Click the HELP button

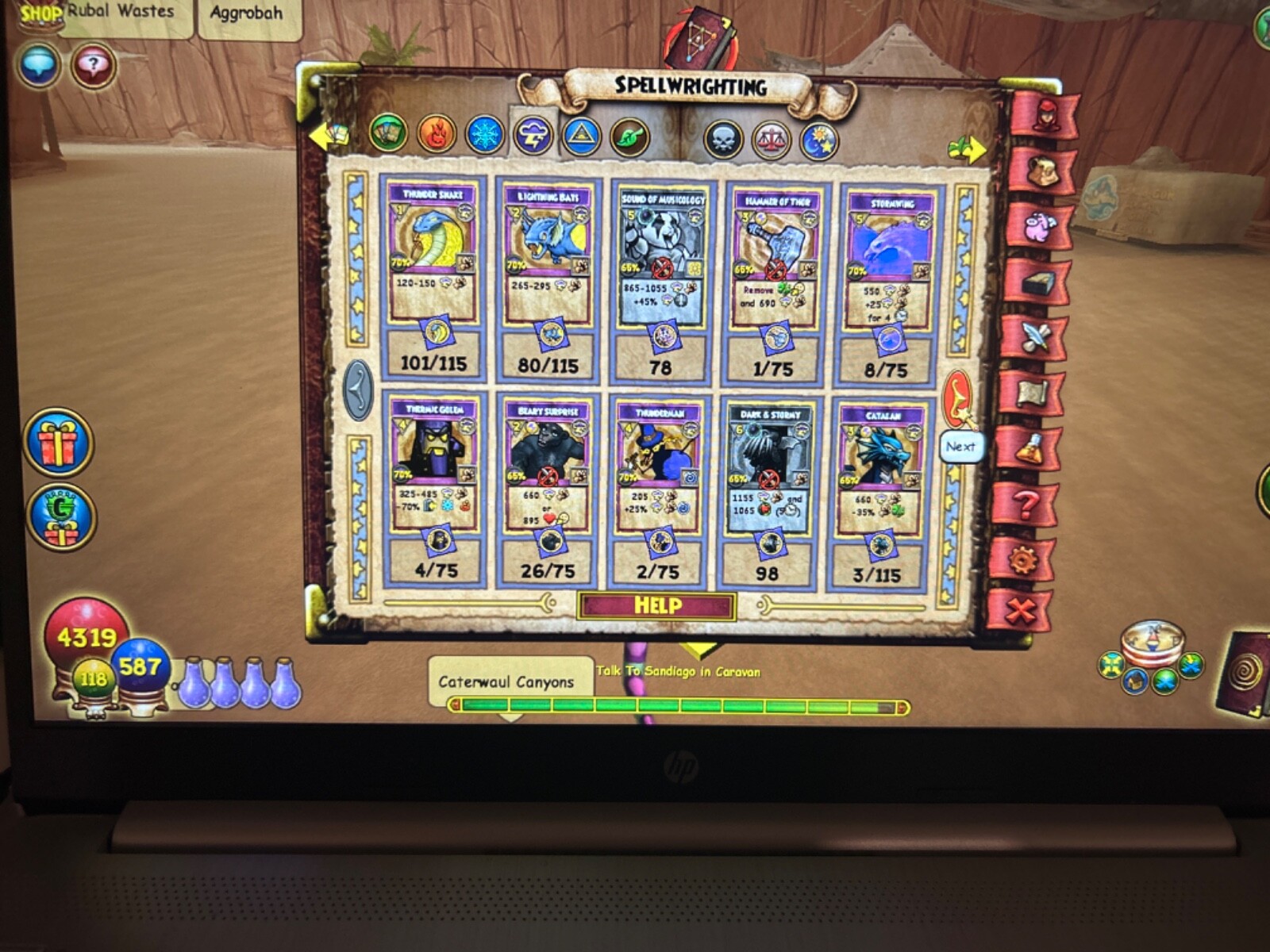659,605
